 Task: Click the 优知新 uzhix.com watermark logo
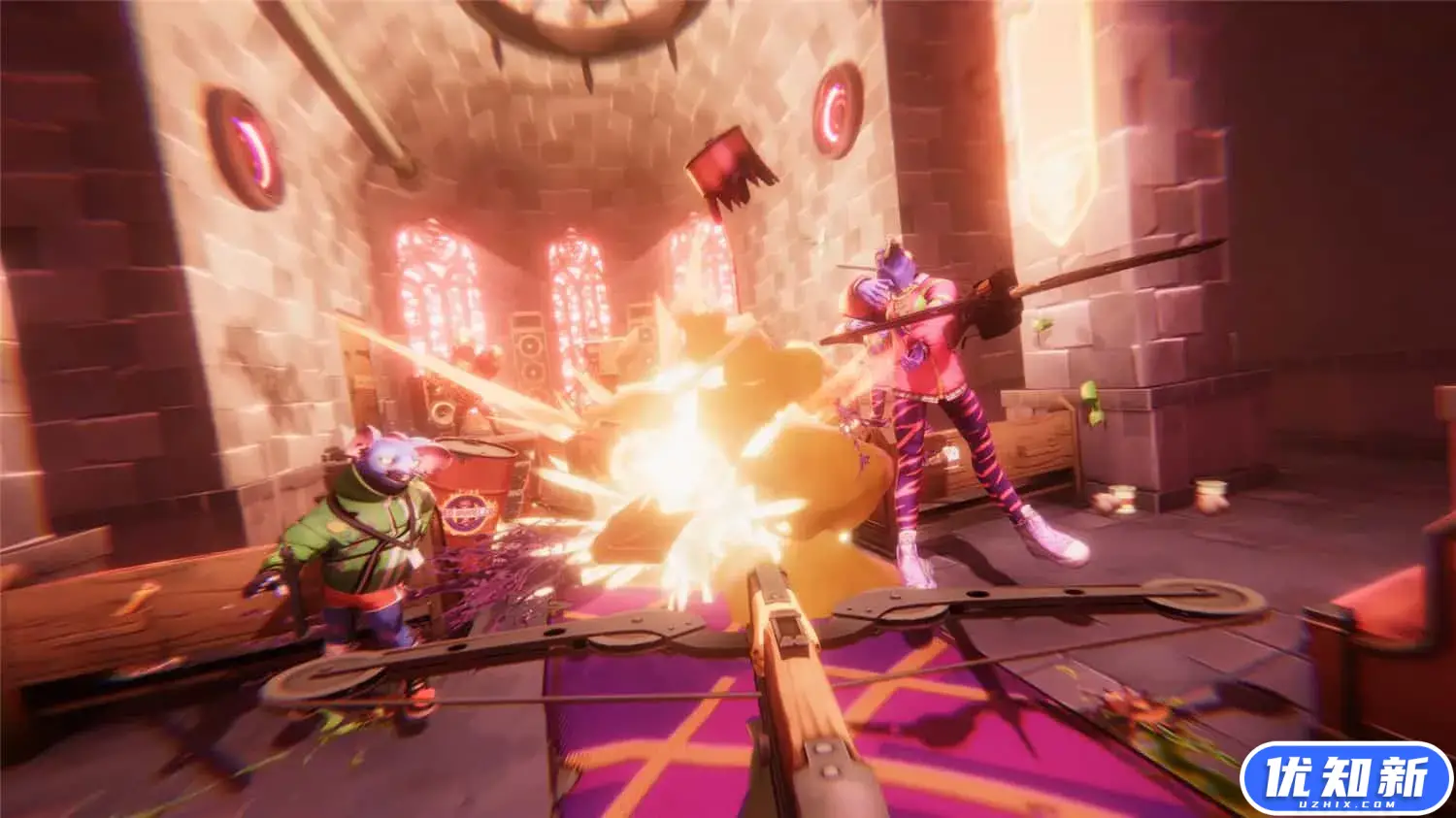(x=1346, y=779)
